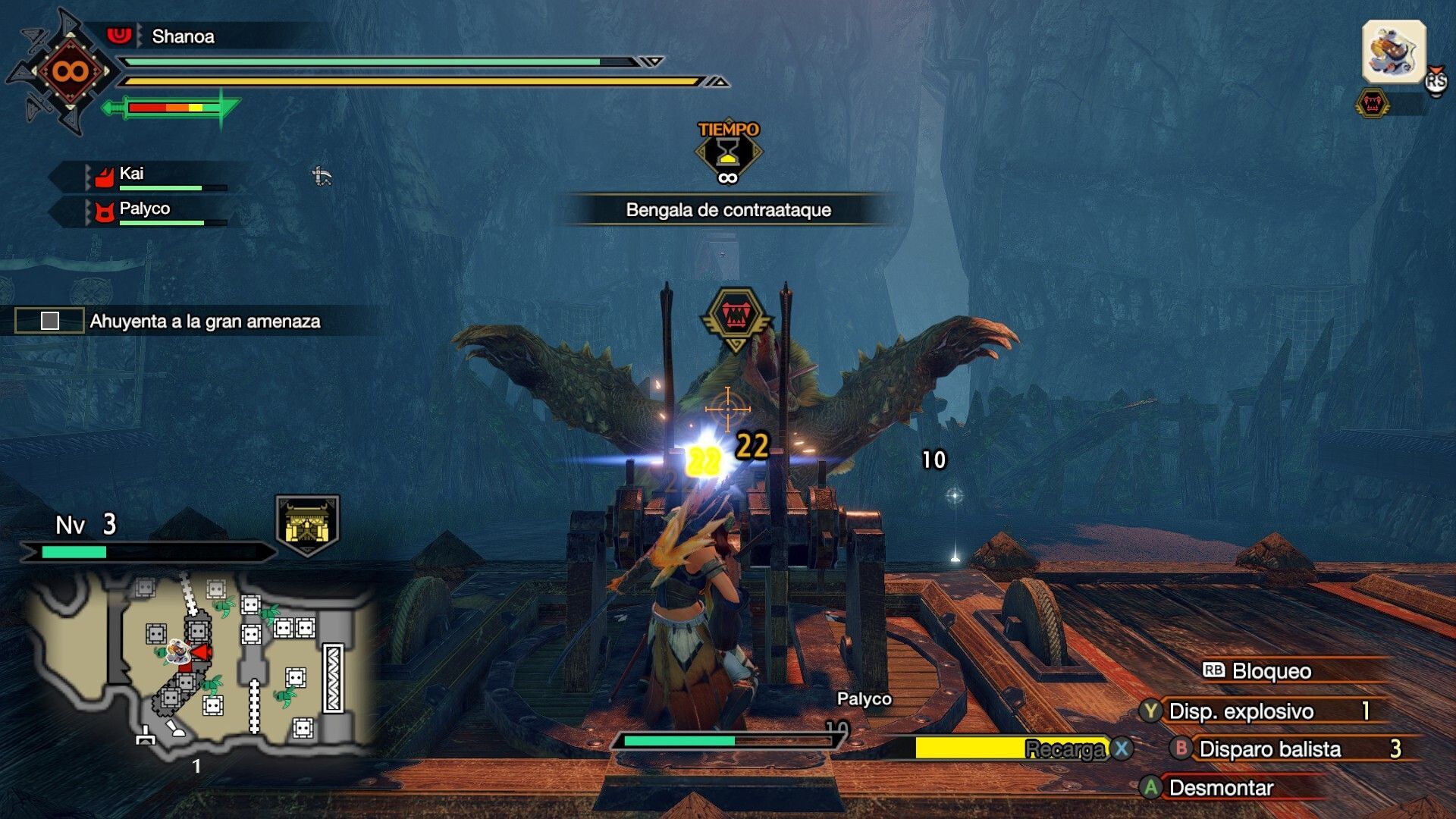Click the golden stronghold gate icon
This screenshot has width=1456, height=819.
pos(307,524)
